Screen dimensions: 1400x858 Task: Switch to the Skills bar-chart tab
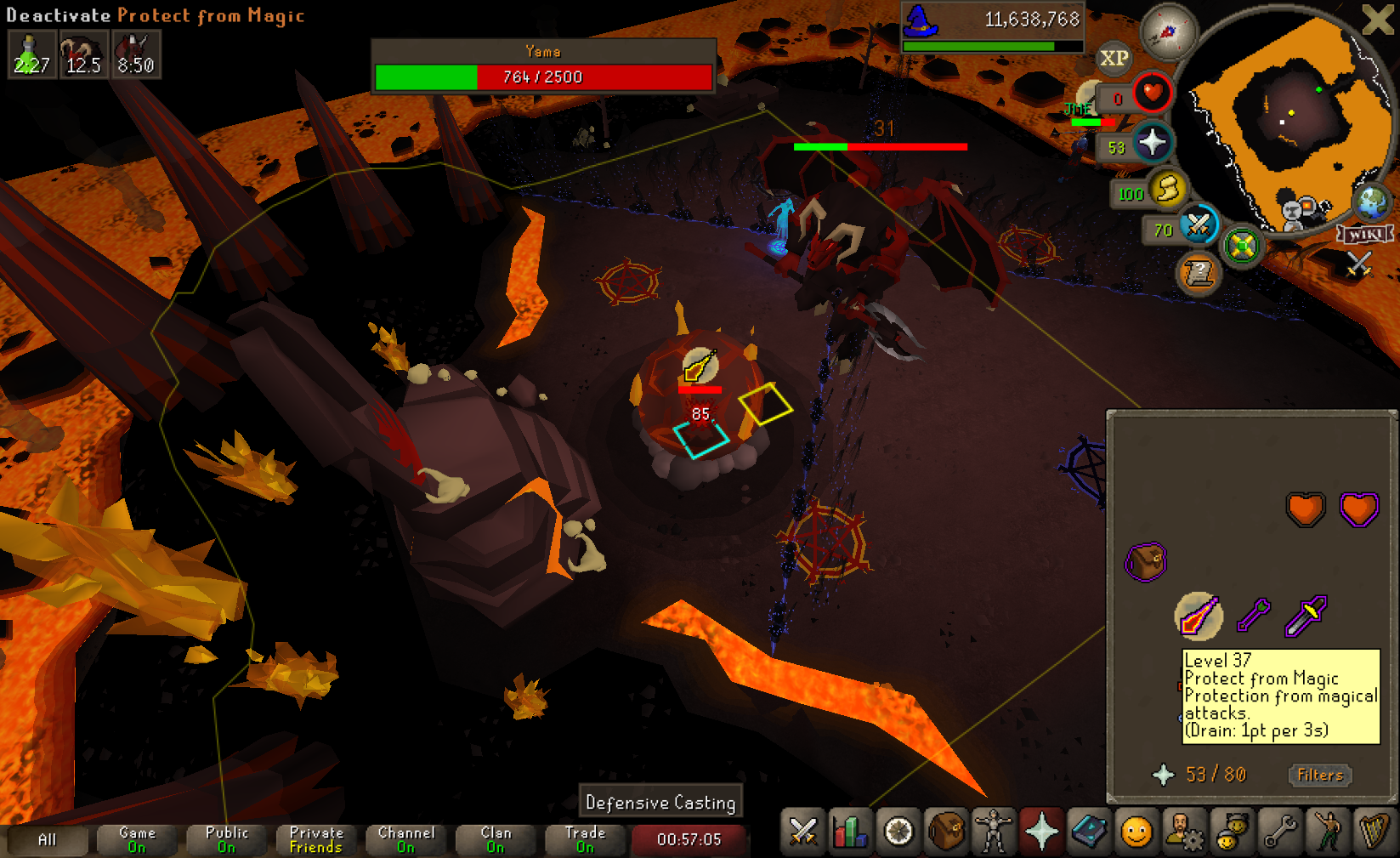pos(850,831)
